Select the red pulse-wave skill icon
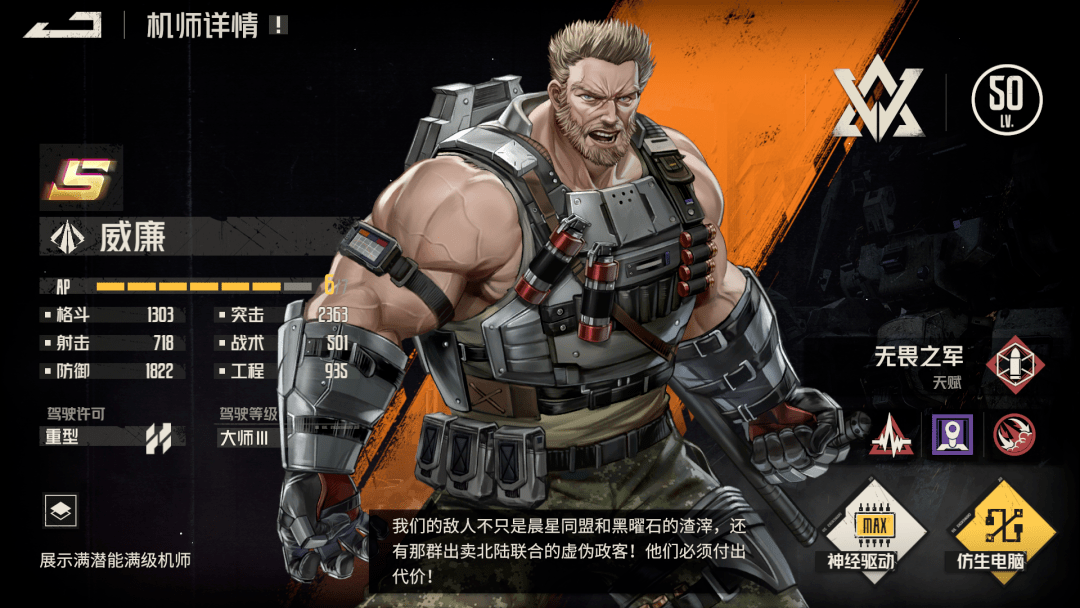 click(890, 434)
